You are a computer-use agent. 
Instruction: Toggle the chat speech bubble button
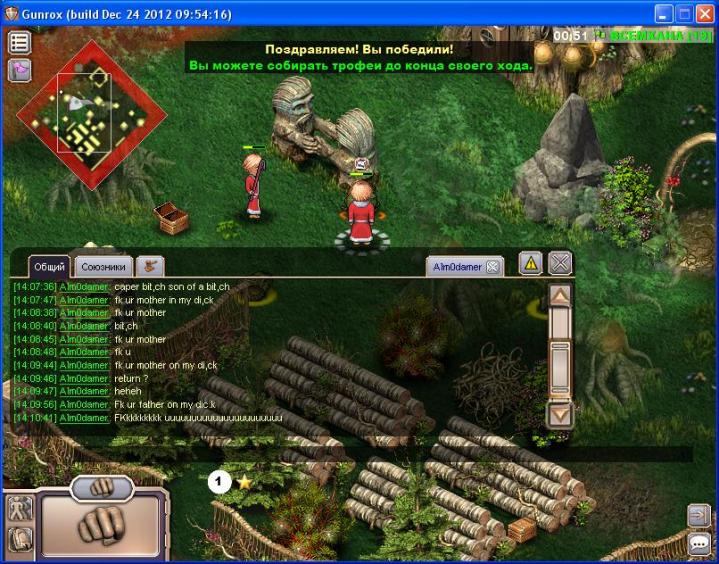tap(698, 544)
